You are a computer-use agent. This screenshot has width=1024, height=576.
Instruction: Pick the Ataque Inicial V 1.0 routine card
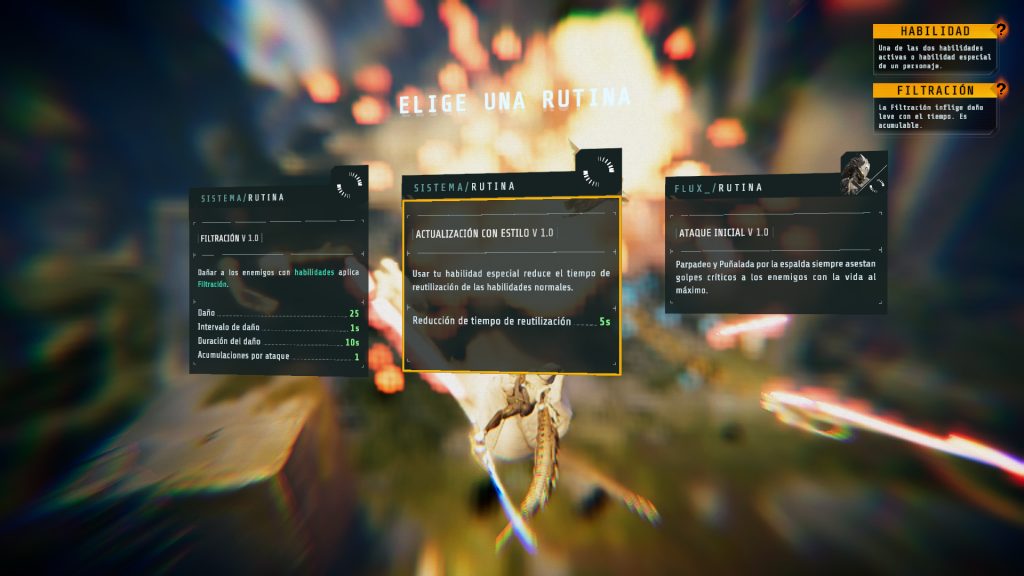775,250
